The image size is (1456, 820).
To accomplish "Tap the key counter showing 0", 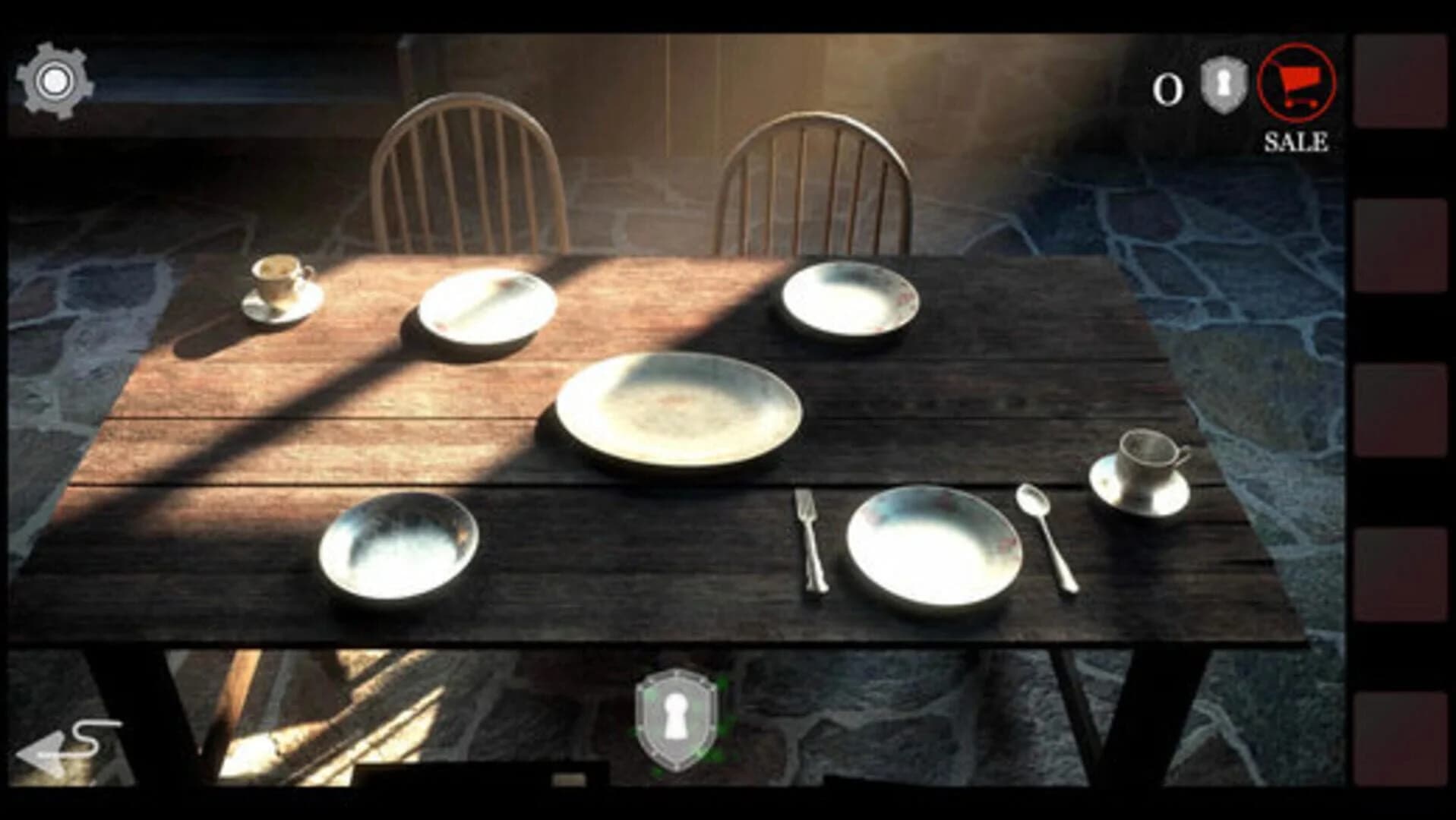I will [1167, 87].
